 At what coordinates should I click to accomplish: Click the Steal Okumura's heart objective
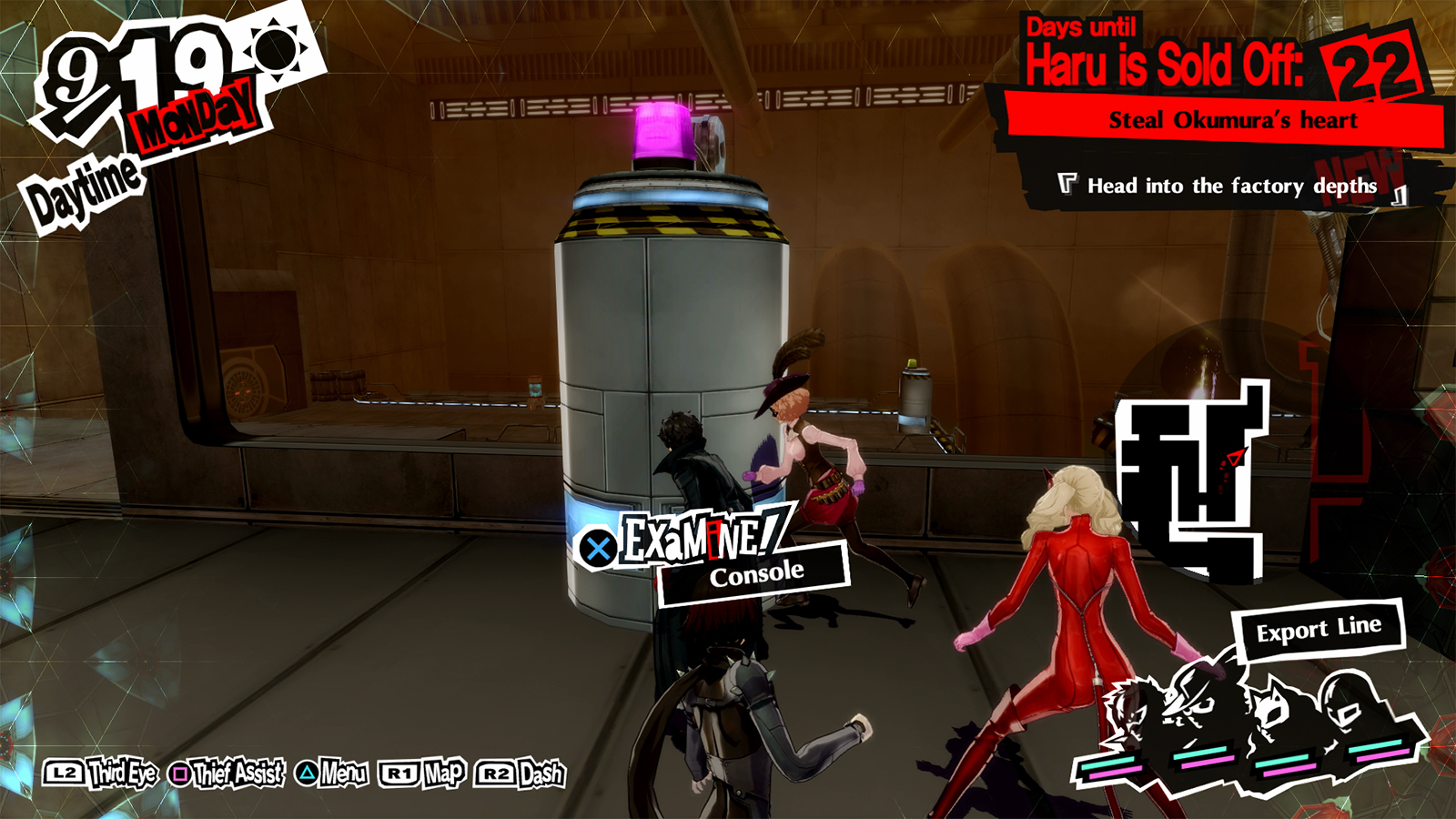coord(1233,118)
